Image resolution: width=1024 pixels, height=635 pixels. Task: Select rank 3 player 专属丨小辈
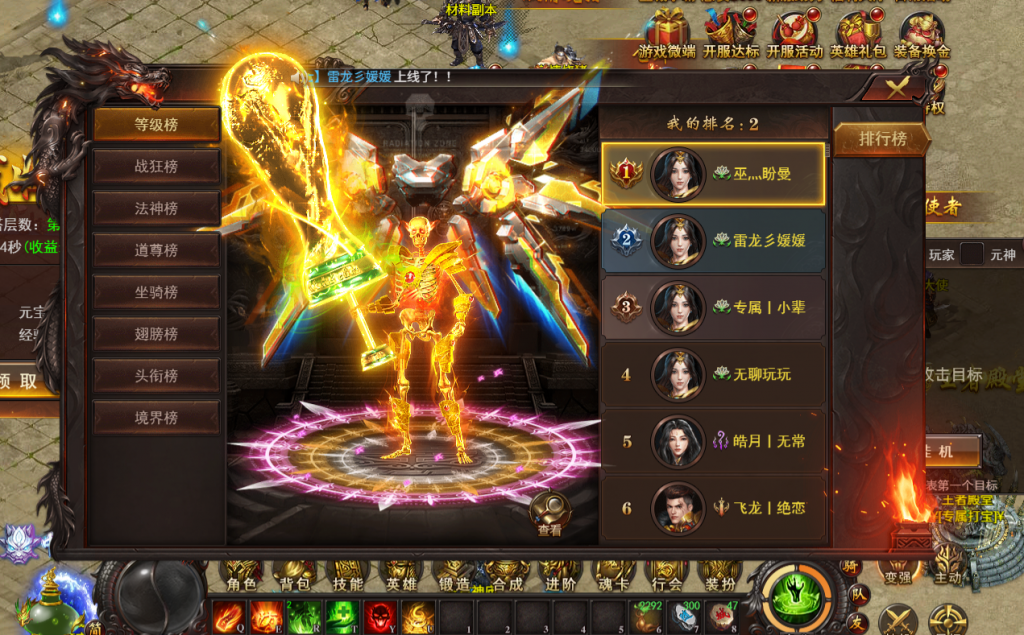click(714, 307)
